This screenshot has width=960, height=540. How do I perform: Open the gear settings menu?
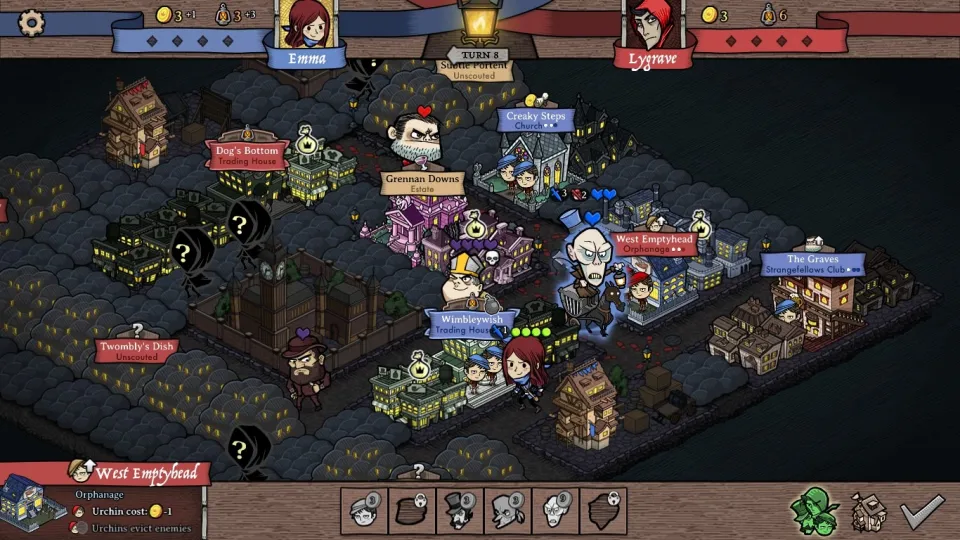click(x=32, y=21)
